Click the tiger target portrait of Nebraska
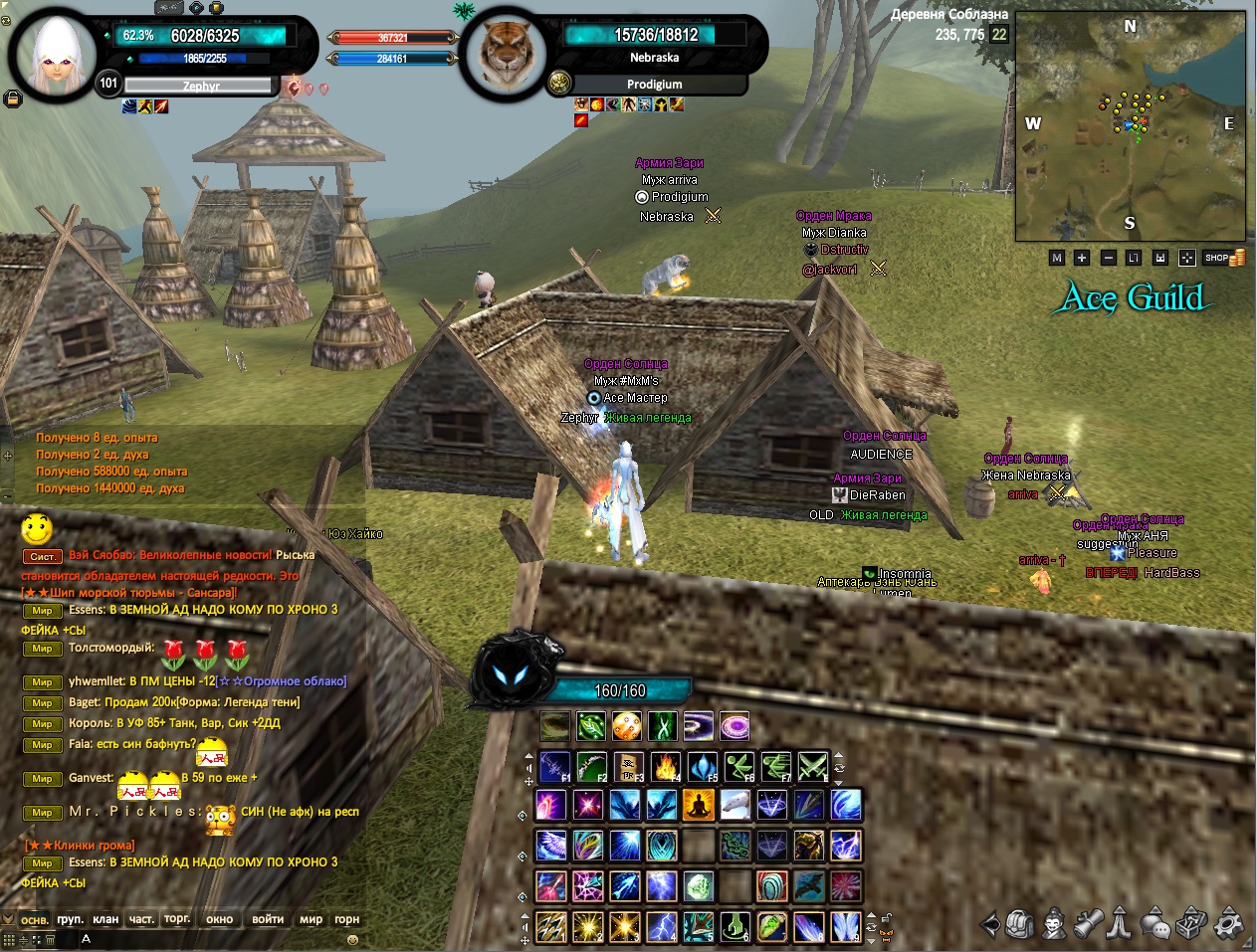Image resolution: width=1257 pixels, height=952 pixels. pos(505,55)
